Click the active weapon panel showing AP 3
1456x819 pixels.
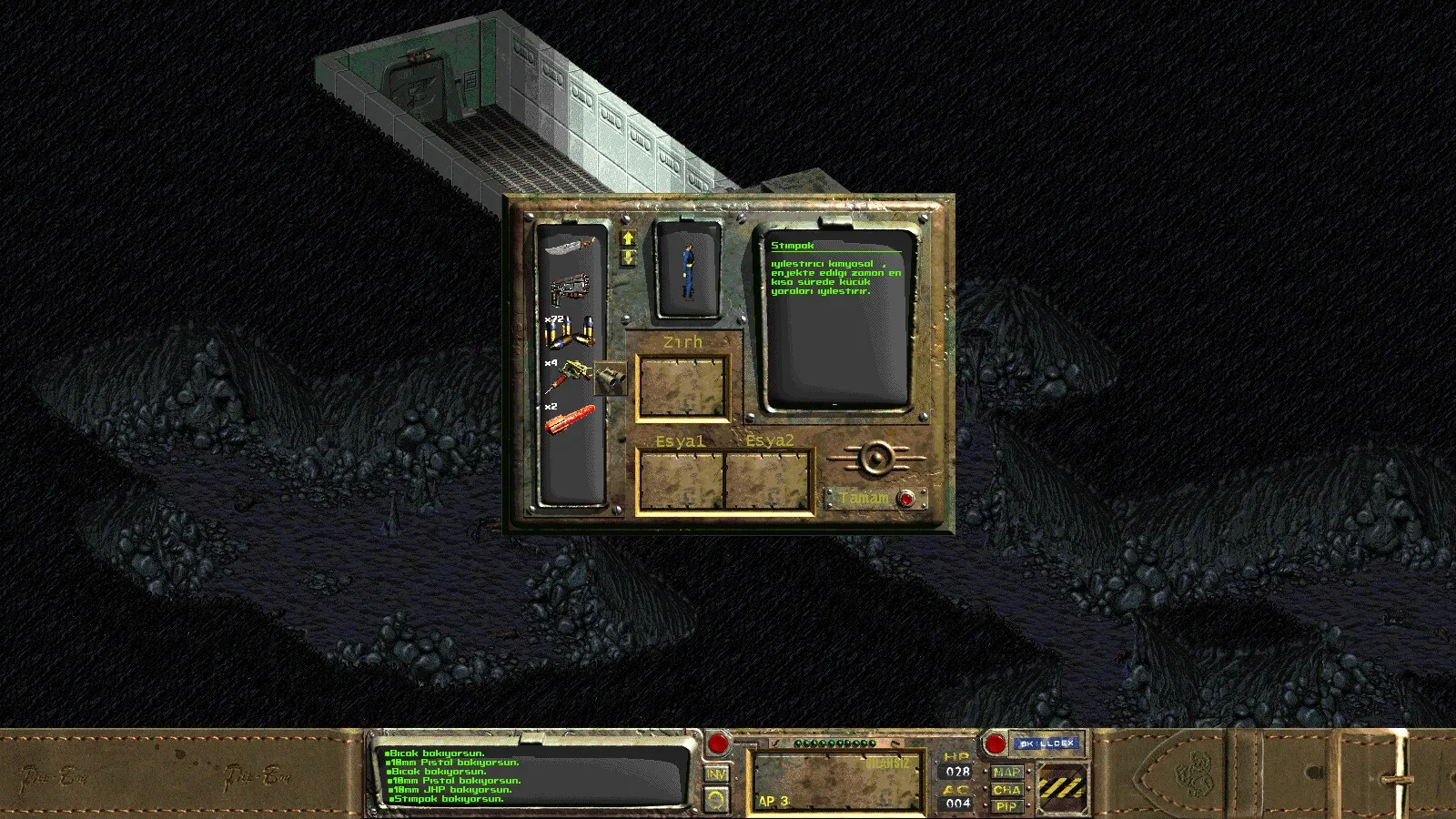(x=836, y=781)
